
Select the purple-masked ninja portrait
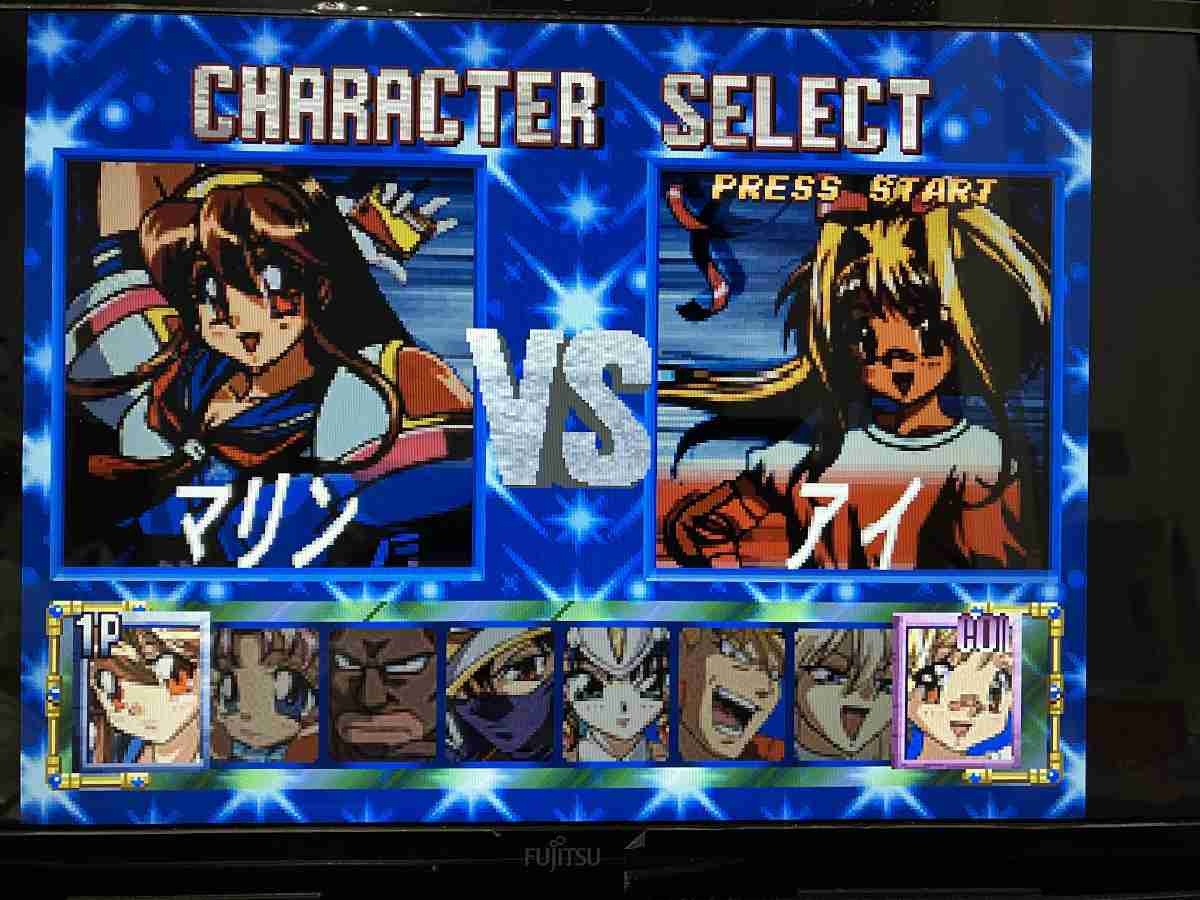click(500, 694)
